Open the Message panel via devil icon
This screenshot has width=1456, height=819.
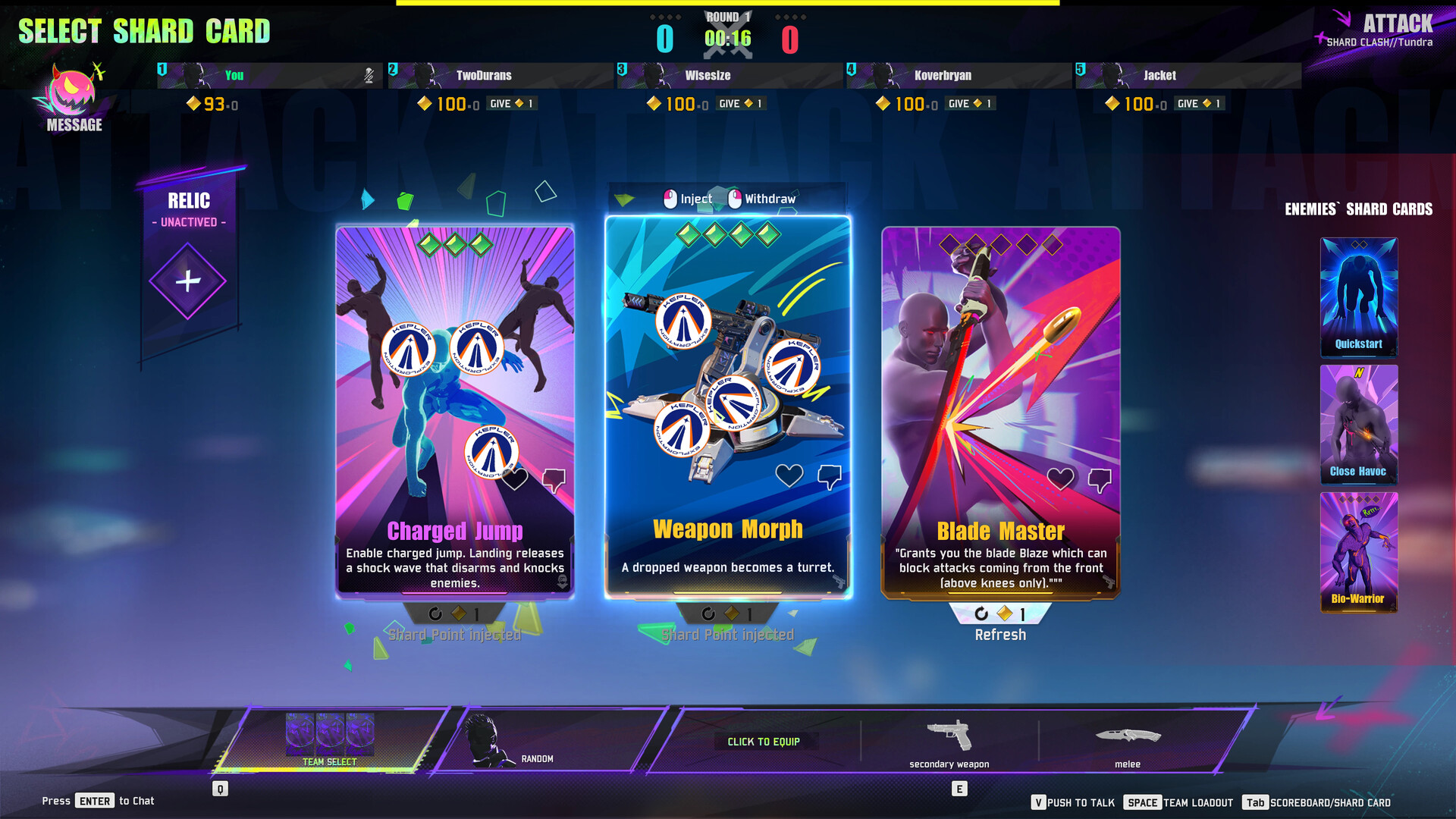pos(72,91)
